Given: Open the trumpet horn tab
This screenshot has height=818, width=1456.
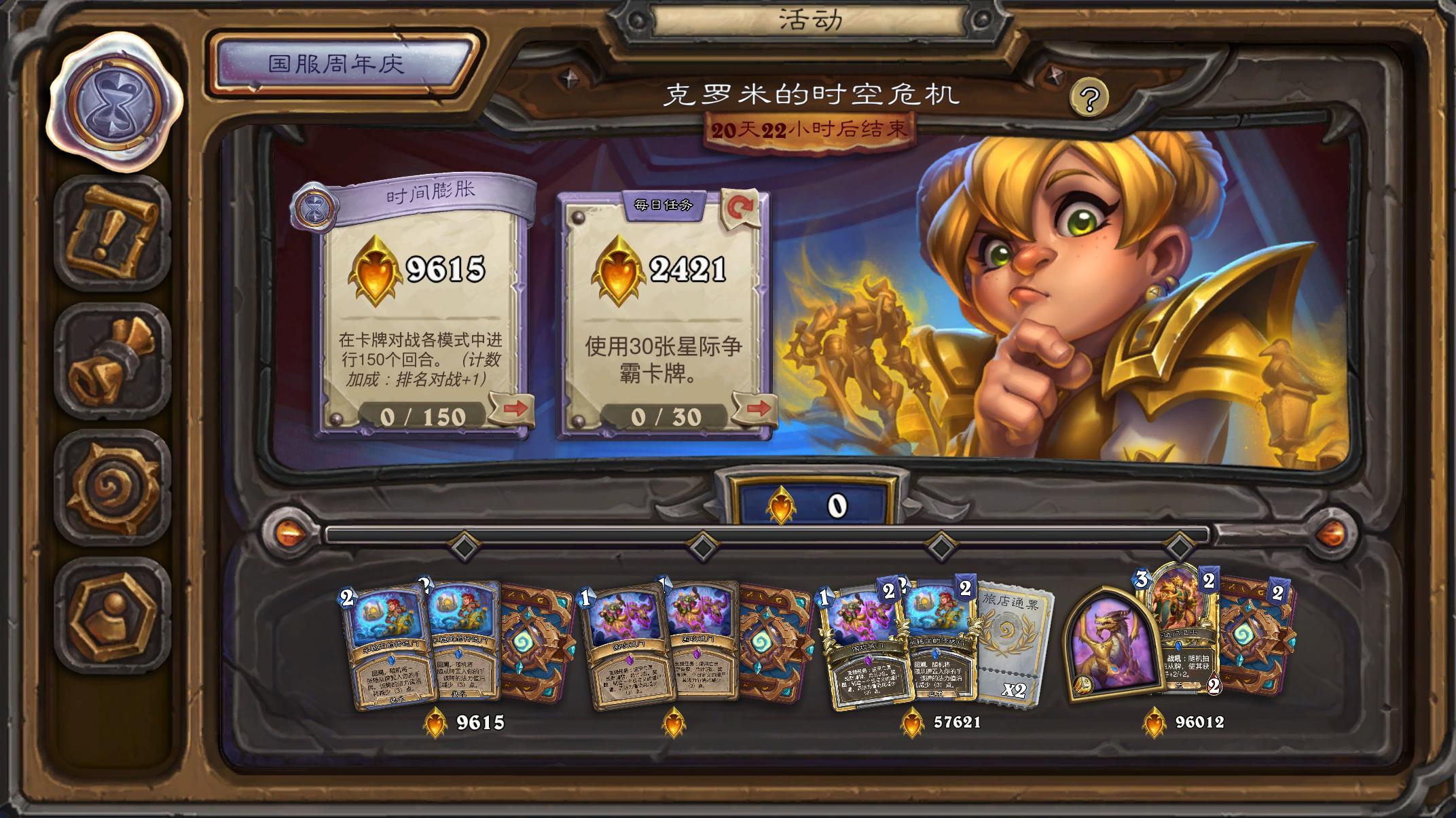Looking at the screenshot, I should [113, 360].
